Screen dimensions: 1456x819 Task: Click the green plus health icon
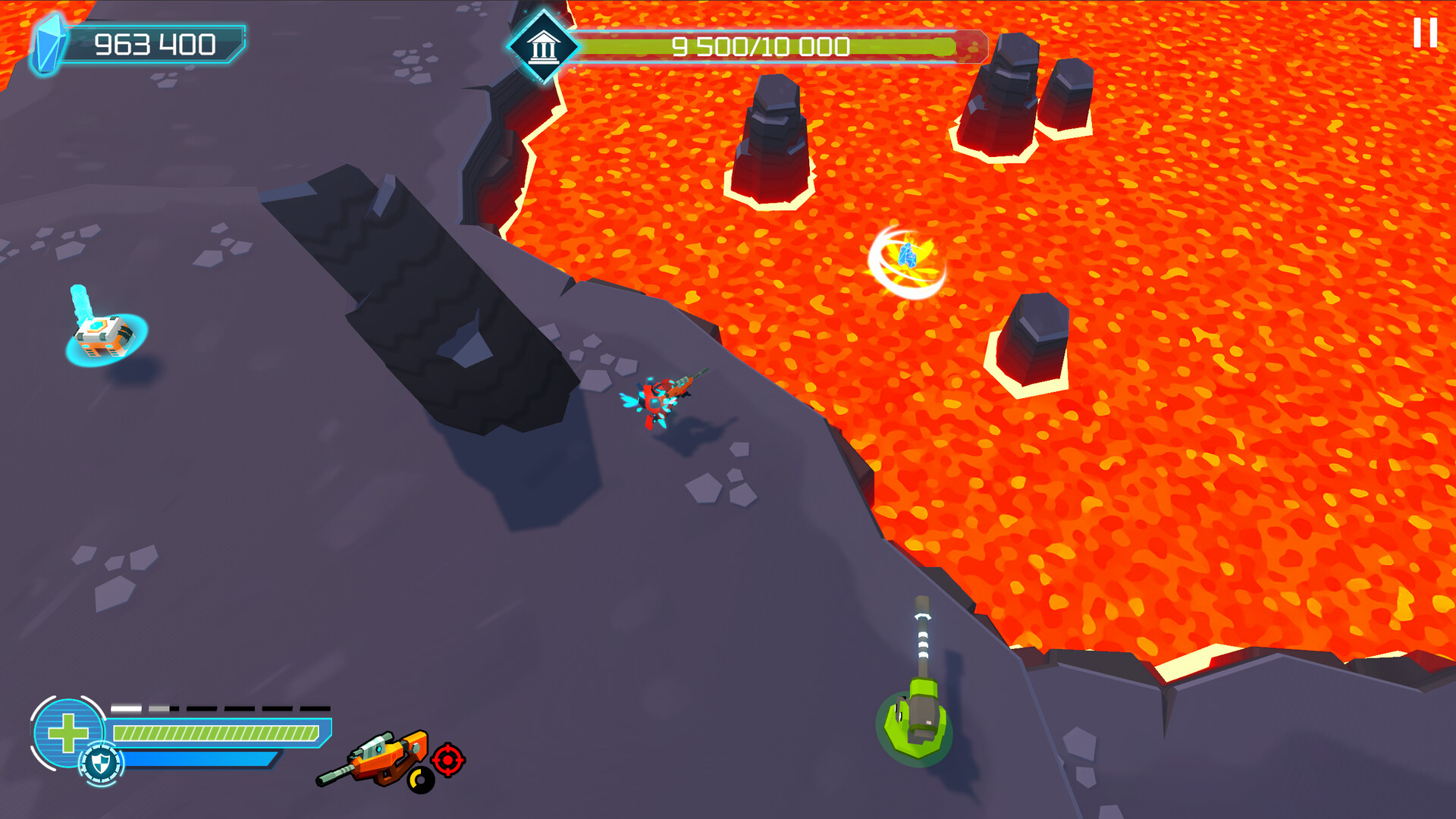click(67, 731)
